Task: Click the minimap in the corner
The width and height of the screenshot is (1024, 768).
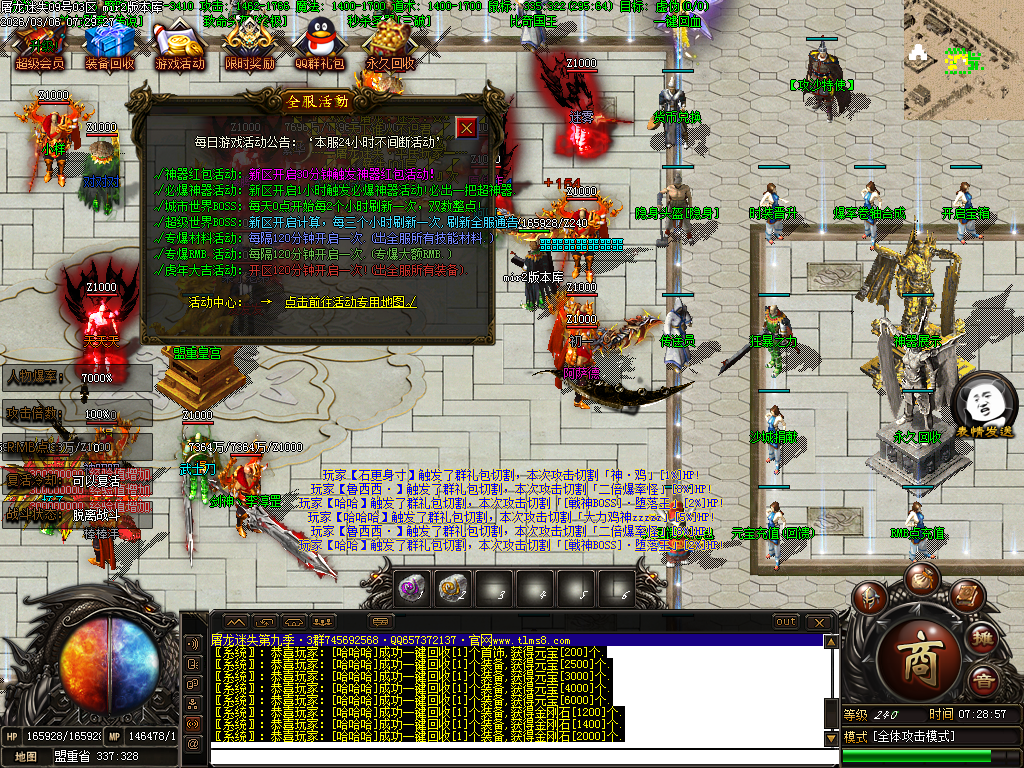Action: pyautogui.click(x=962, y=60)
